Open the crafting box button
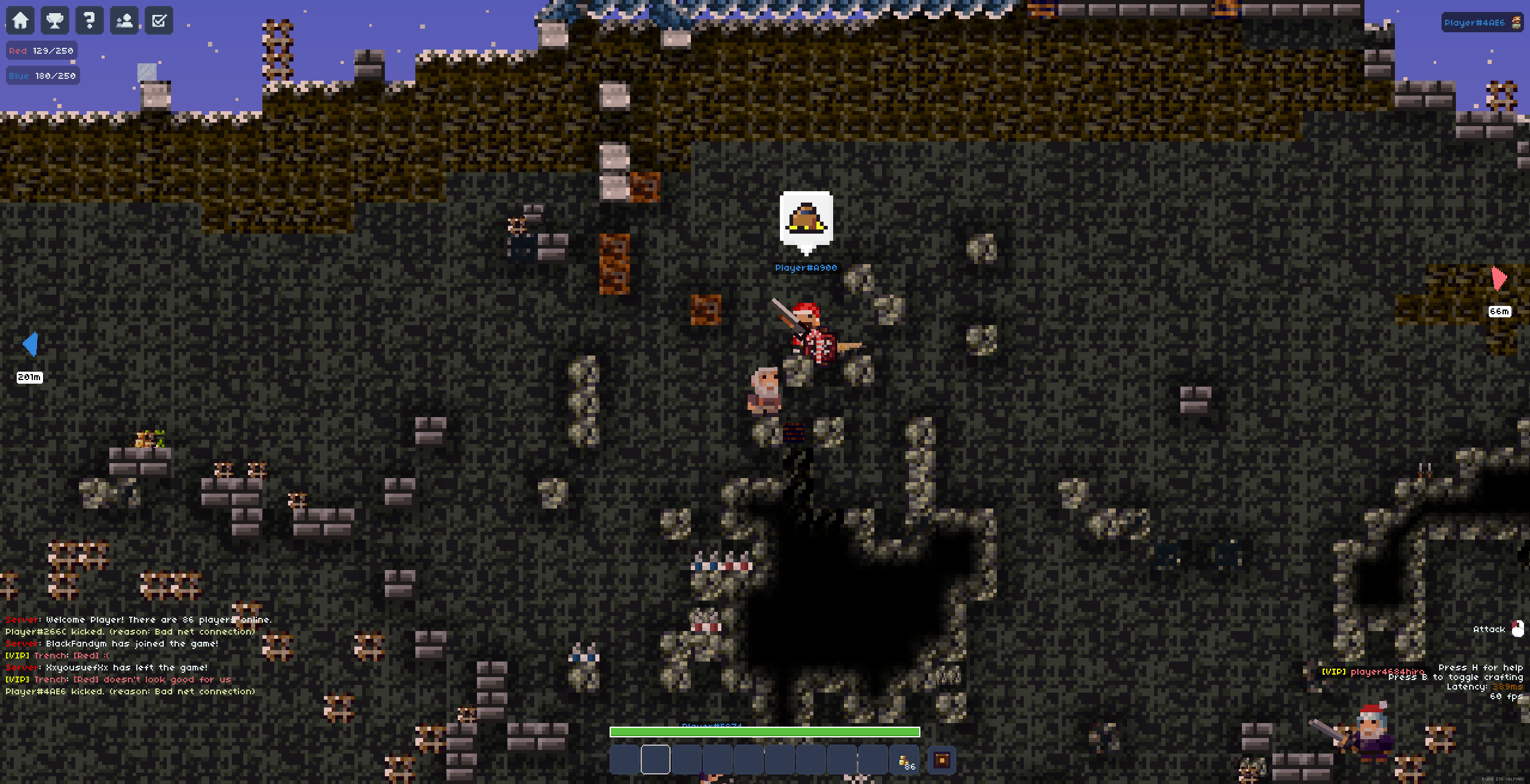 click(941, 760)
